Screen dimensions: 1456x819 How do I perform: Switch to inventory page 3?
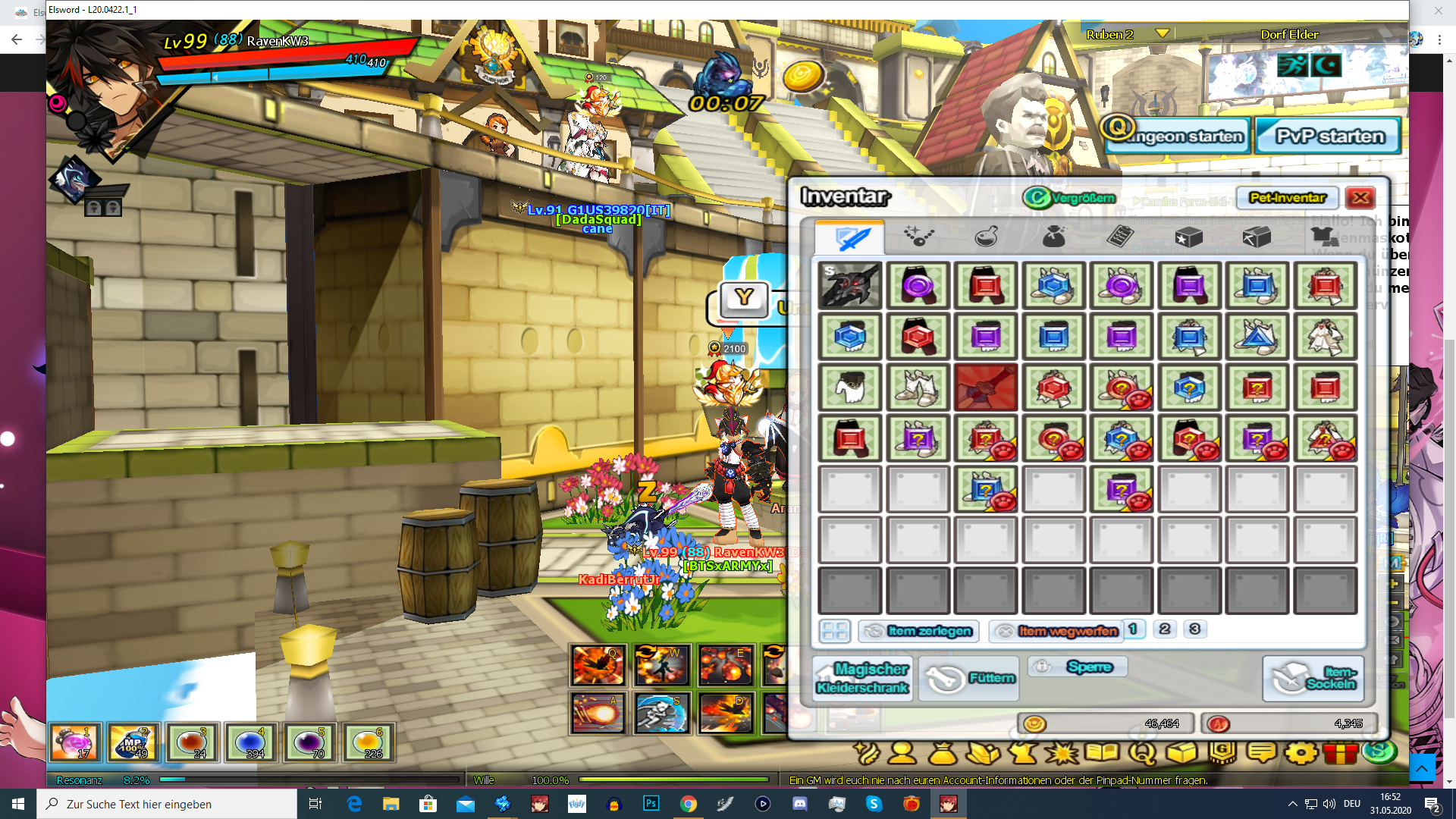tap(1194, 629)
